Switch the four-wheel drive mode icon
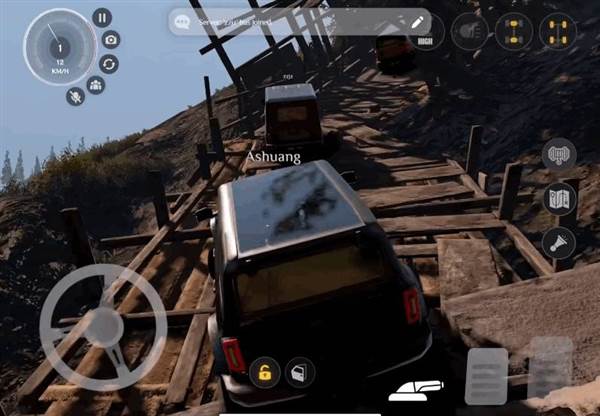This screenshot has height=416, width=600. click(x=513, y=31)
